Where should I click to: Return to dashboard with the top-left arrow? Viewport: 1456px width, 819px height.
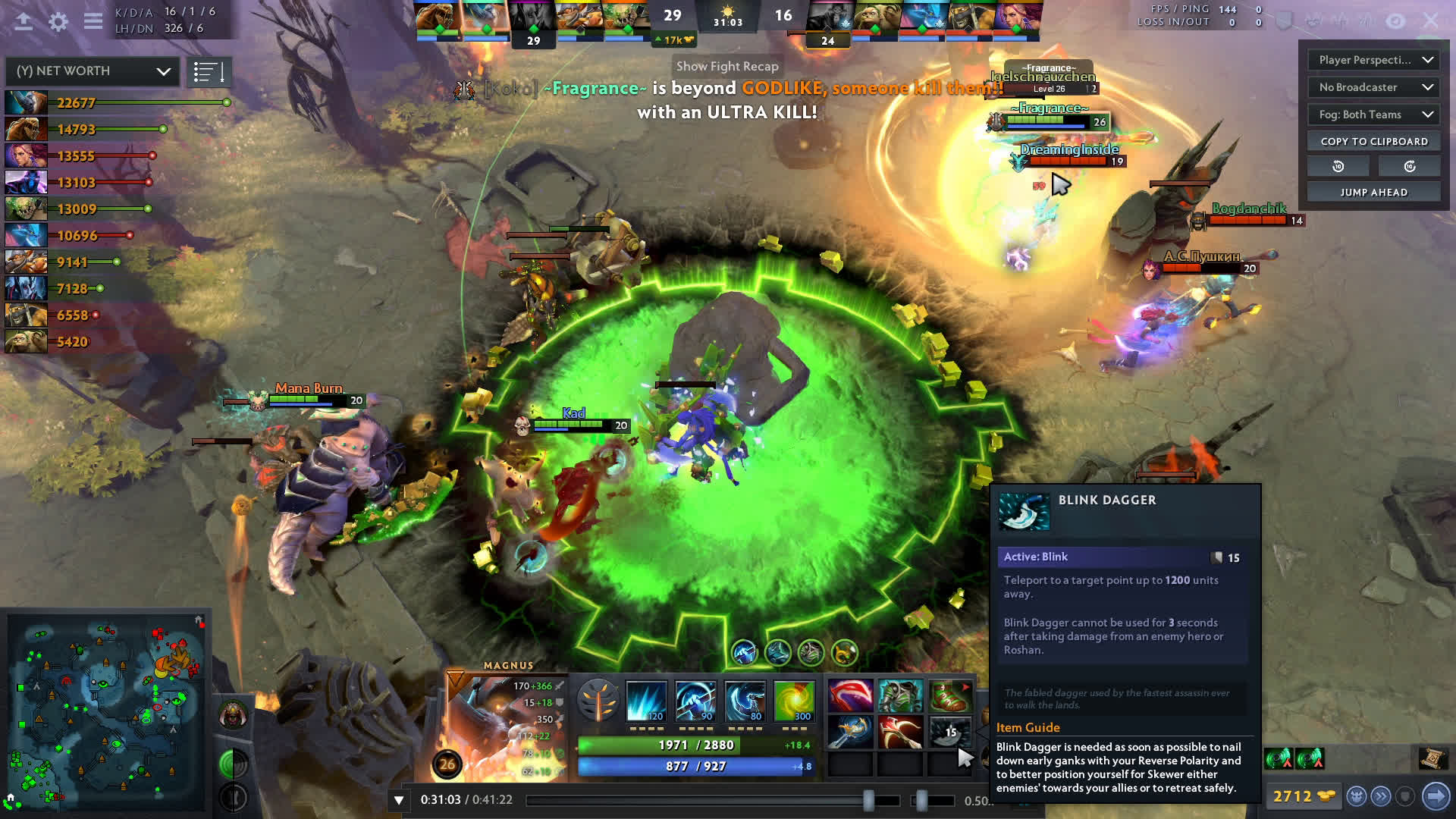coord(24,22)
